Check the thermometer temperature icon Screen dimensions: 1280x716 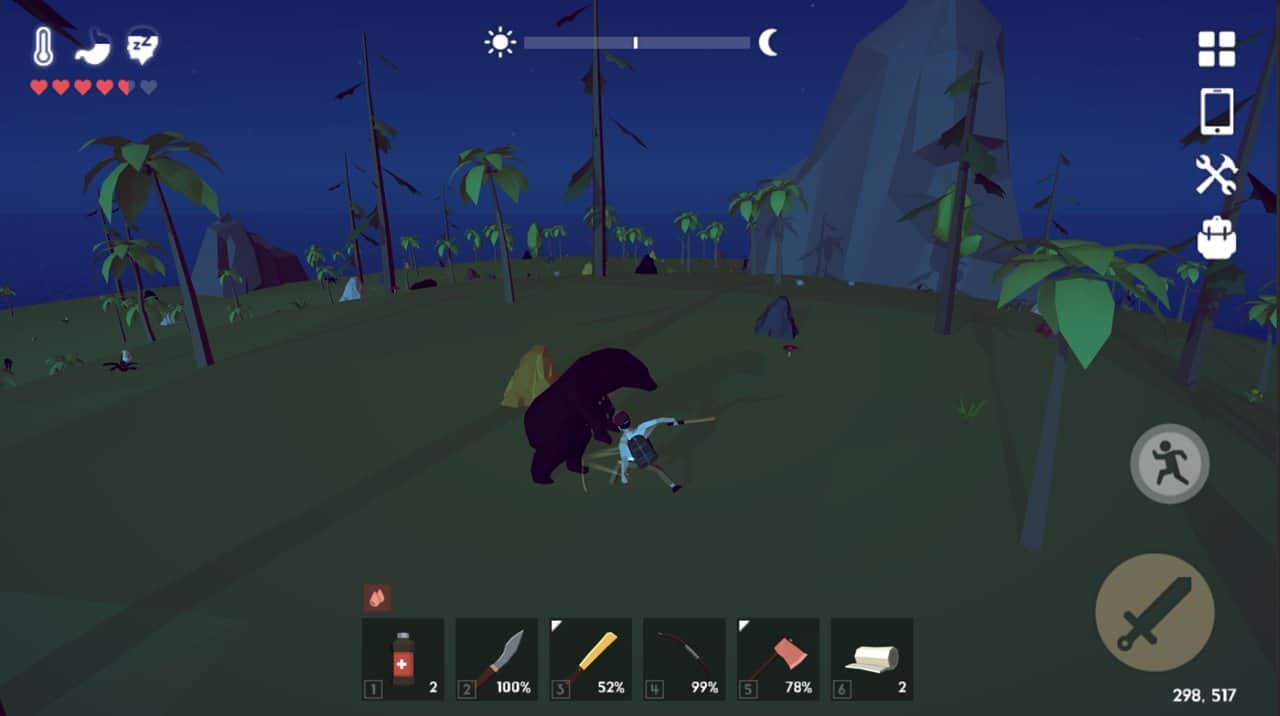(x=43, y=47)
